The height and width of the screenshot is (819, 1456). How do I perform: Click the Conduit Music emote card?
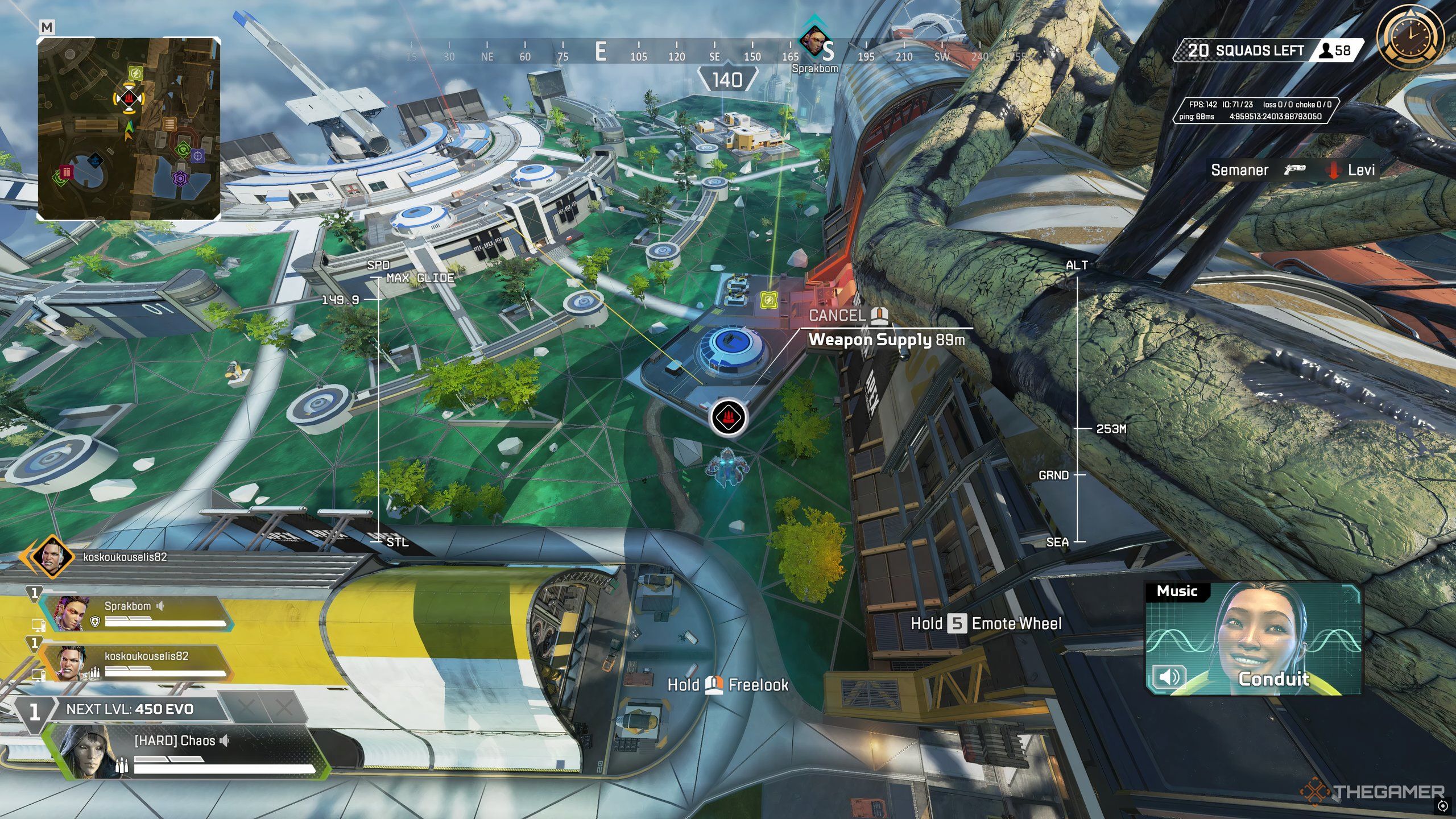click(1254, 638)
